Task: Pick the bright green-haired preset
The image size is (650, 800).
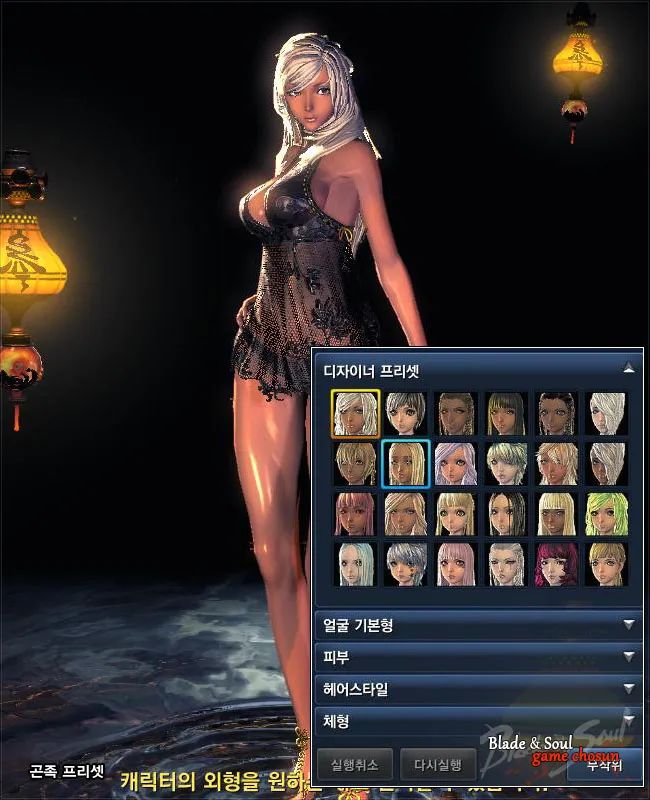Action: (x=606, y=513)
